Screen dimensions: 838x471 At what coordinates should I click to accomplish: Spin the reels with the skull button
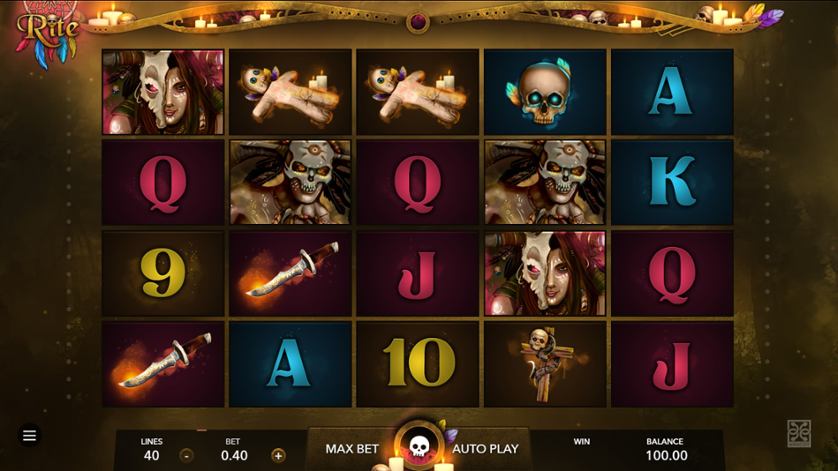pos(419,445)
